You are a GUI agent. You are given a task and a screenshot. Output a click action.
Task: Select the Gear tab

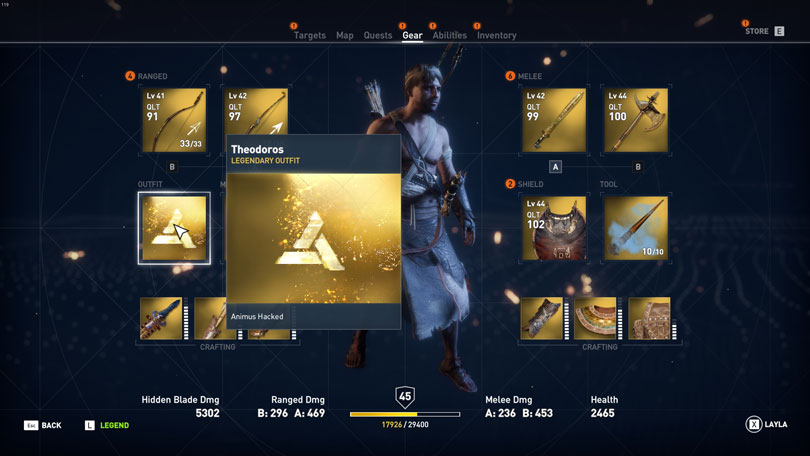click(x=412, y=35)
